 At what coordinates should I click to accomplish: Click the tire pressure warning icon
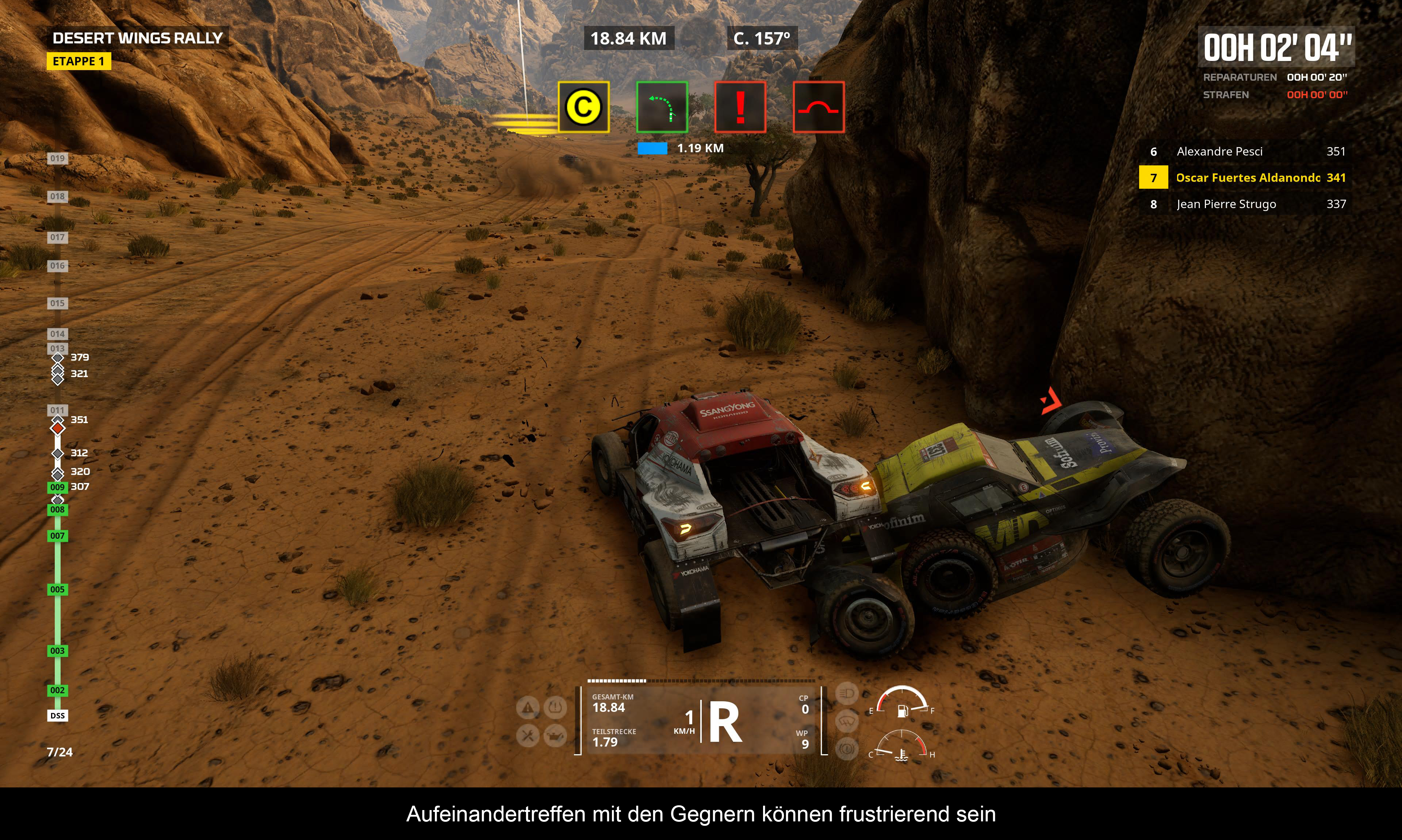555,707
